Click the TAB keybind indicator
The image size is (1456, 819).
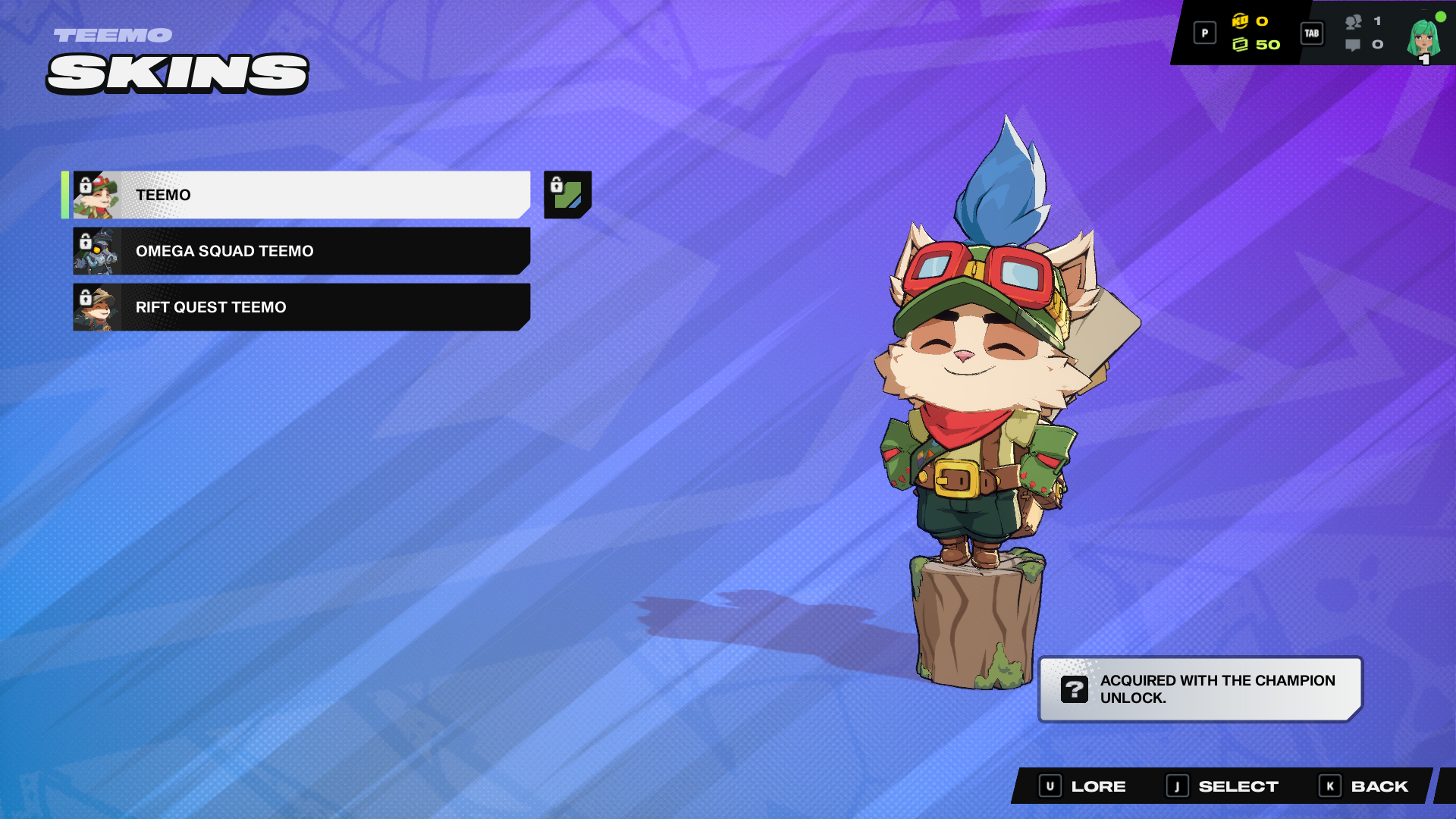(1311, 33)
